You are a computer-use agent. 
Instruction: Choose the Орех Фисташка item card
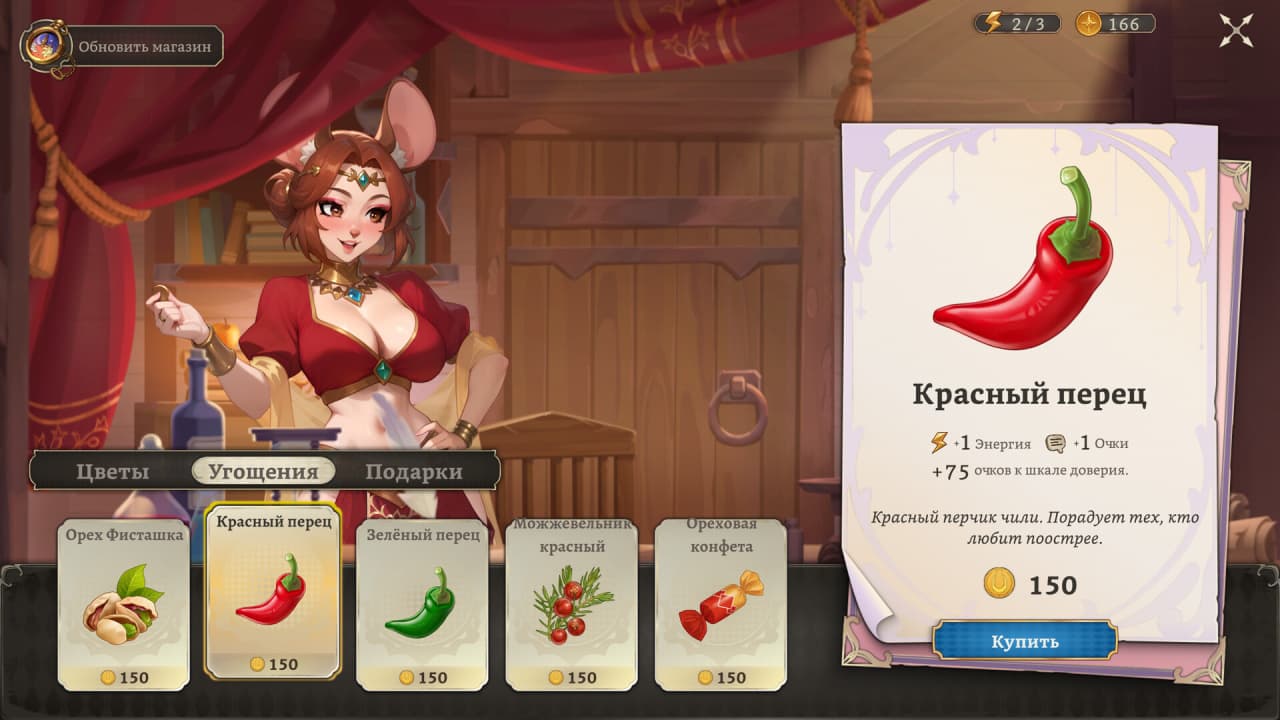(x=124, y=604)
